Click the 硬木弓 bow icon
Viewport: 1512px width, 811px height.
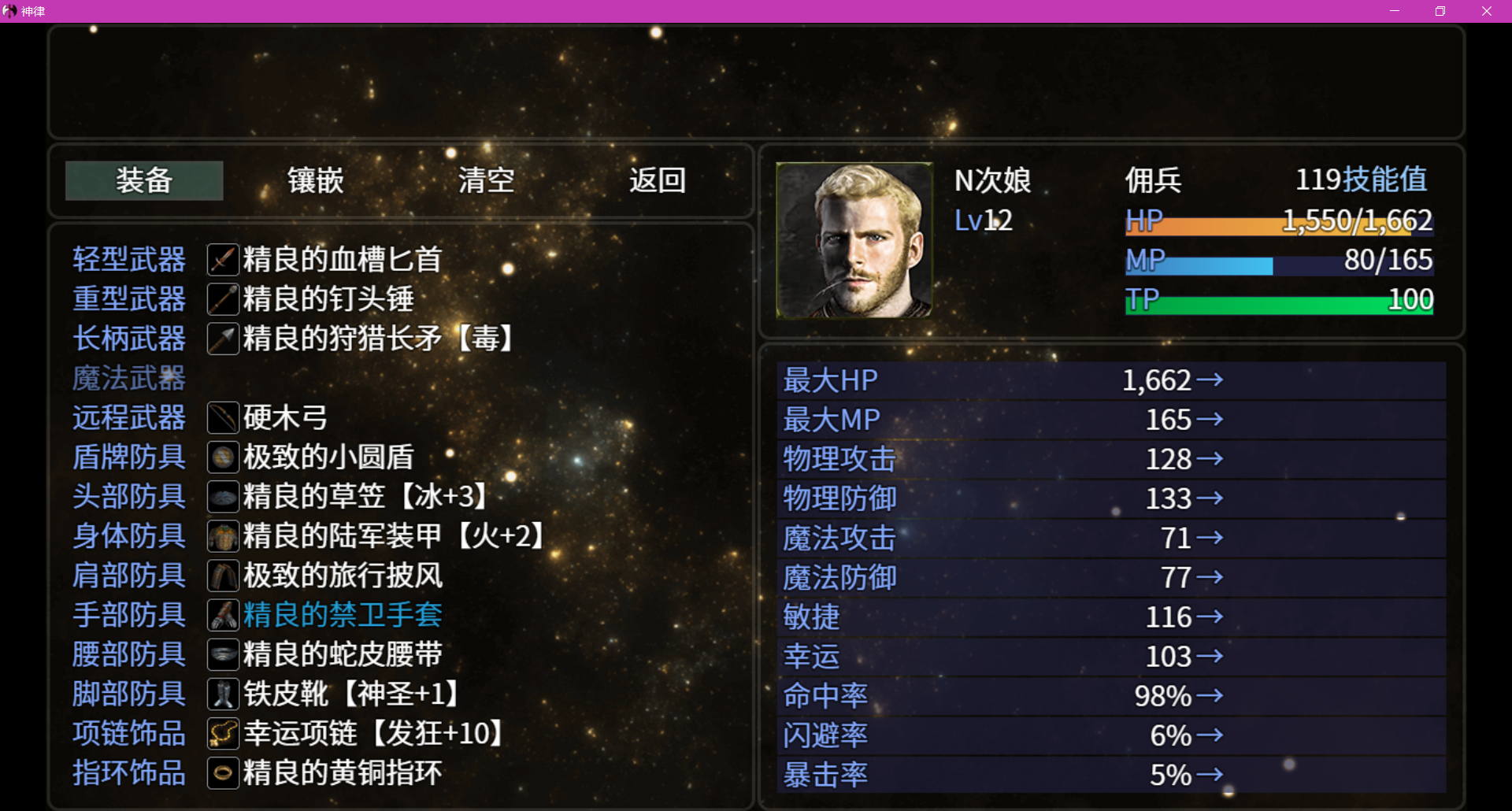tap(223, 417)
